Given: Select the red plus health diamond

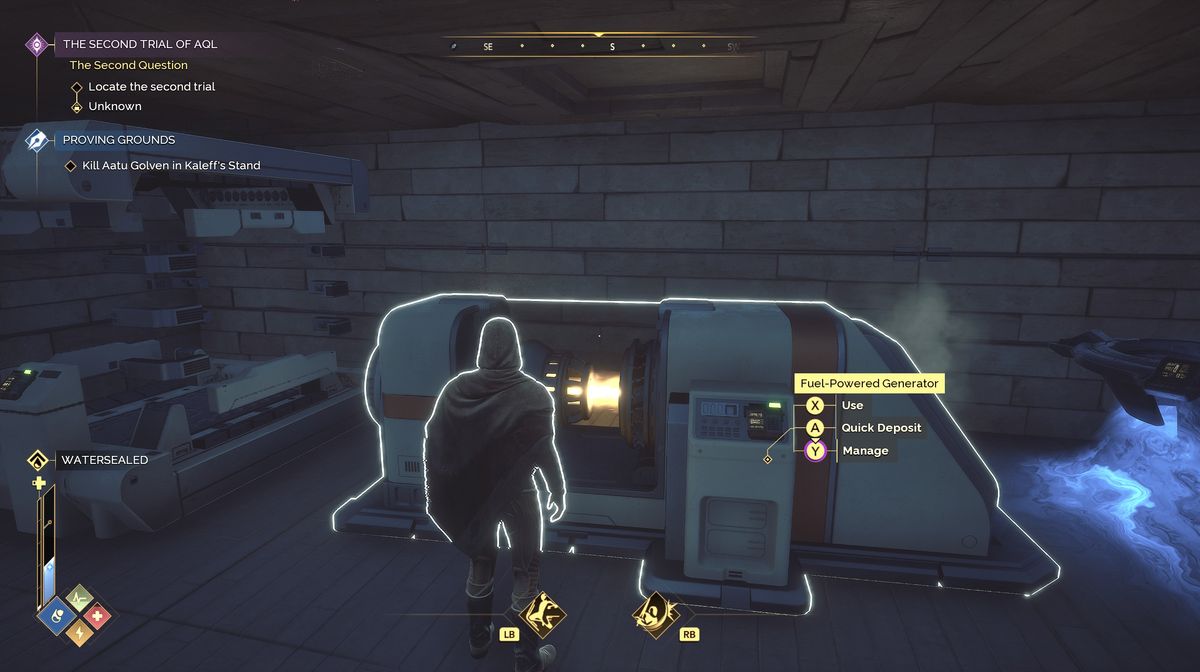Looking at the screenshot, I should pyautogui.click(x=97, y=616).
